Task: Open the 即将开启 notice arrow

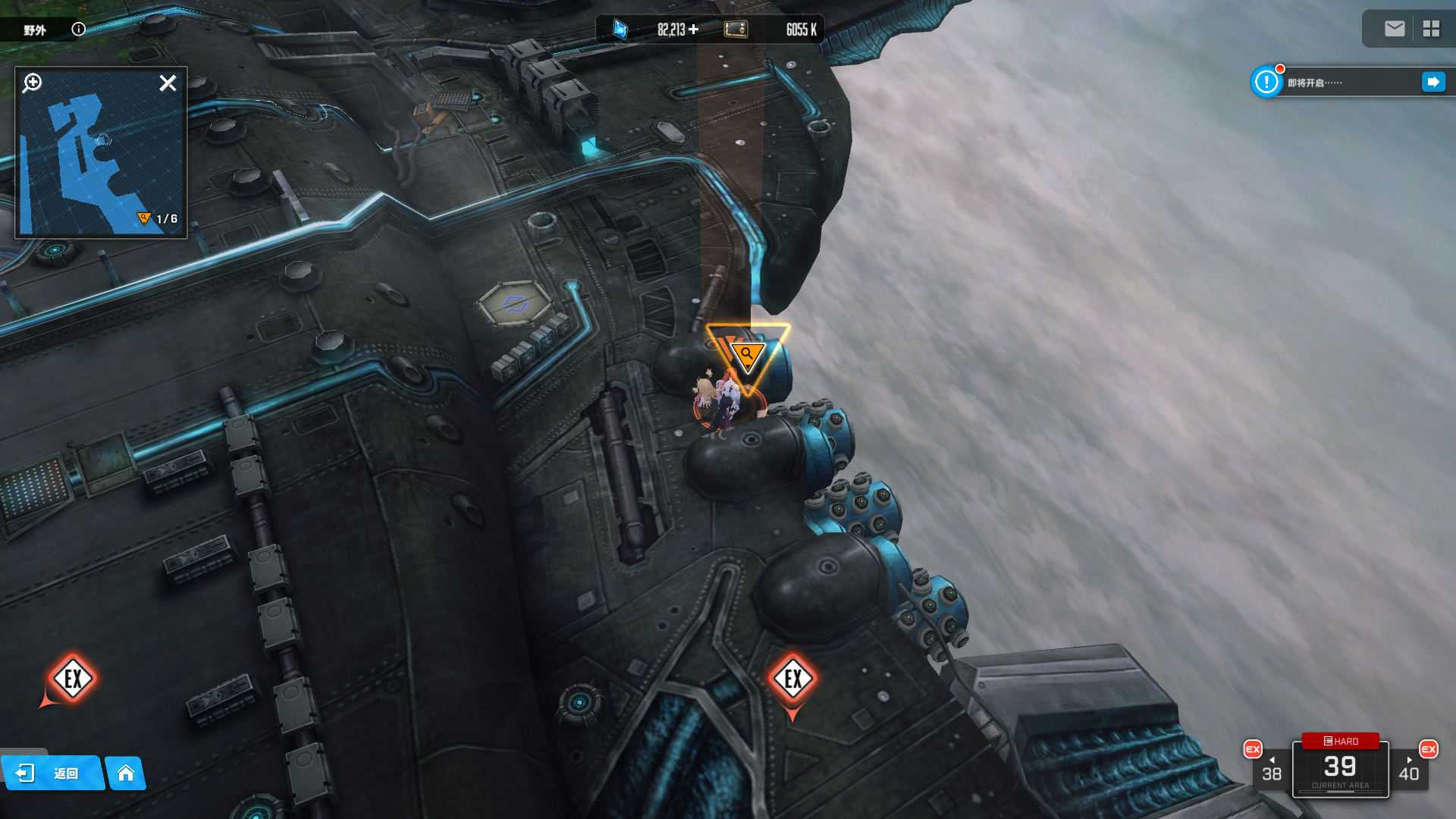Action: [x=1432, y=82]
